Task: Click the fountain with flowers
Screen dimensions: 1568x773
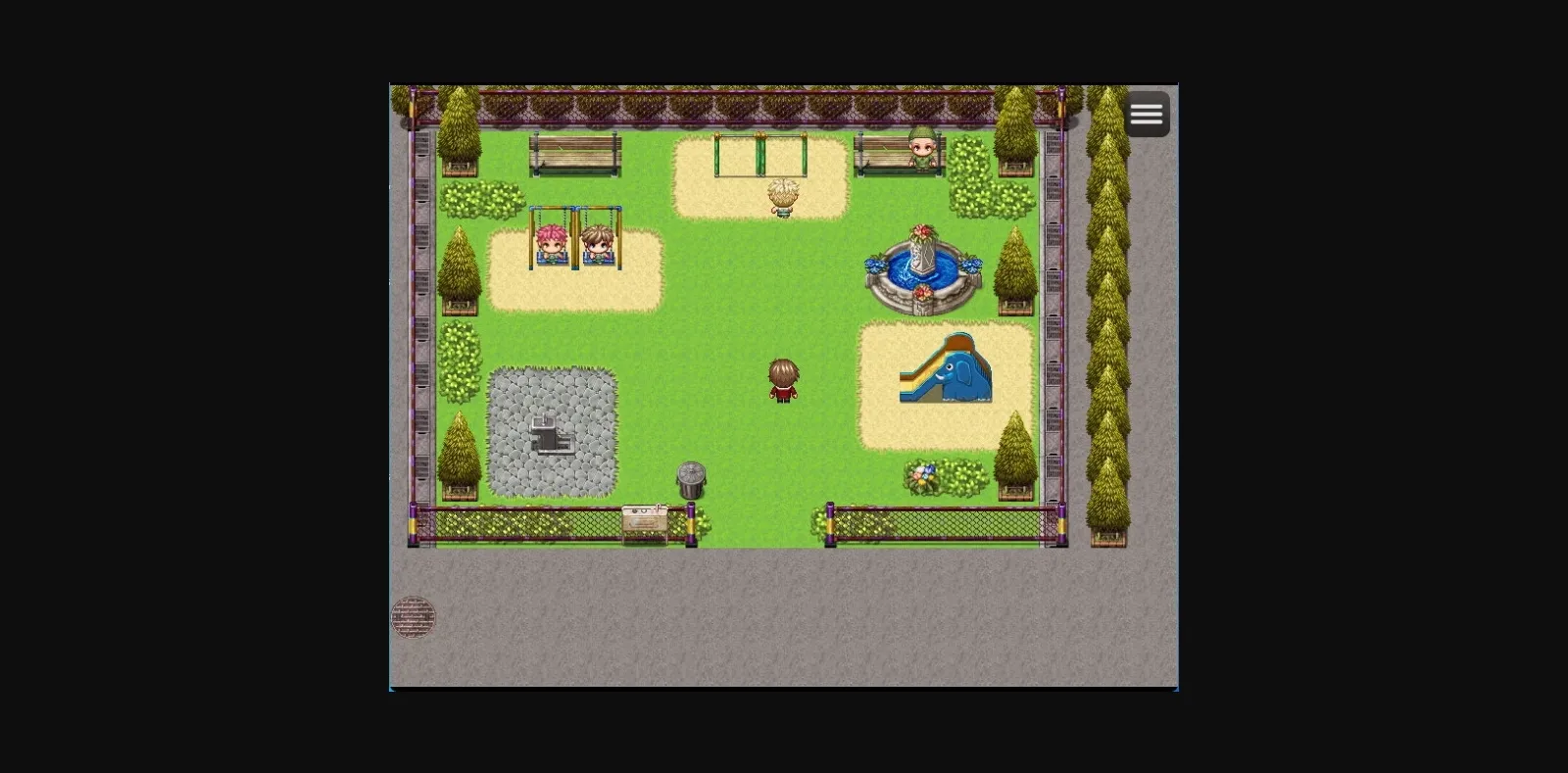Action: pos(921,269)
